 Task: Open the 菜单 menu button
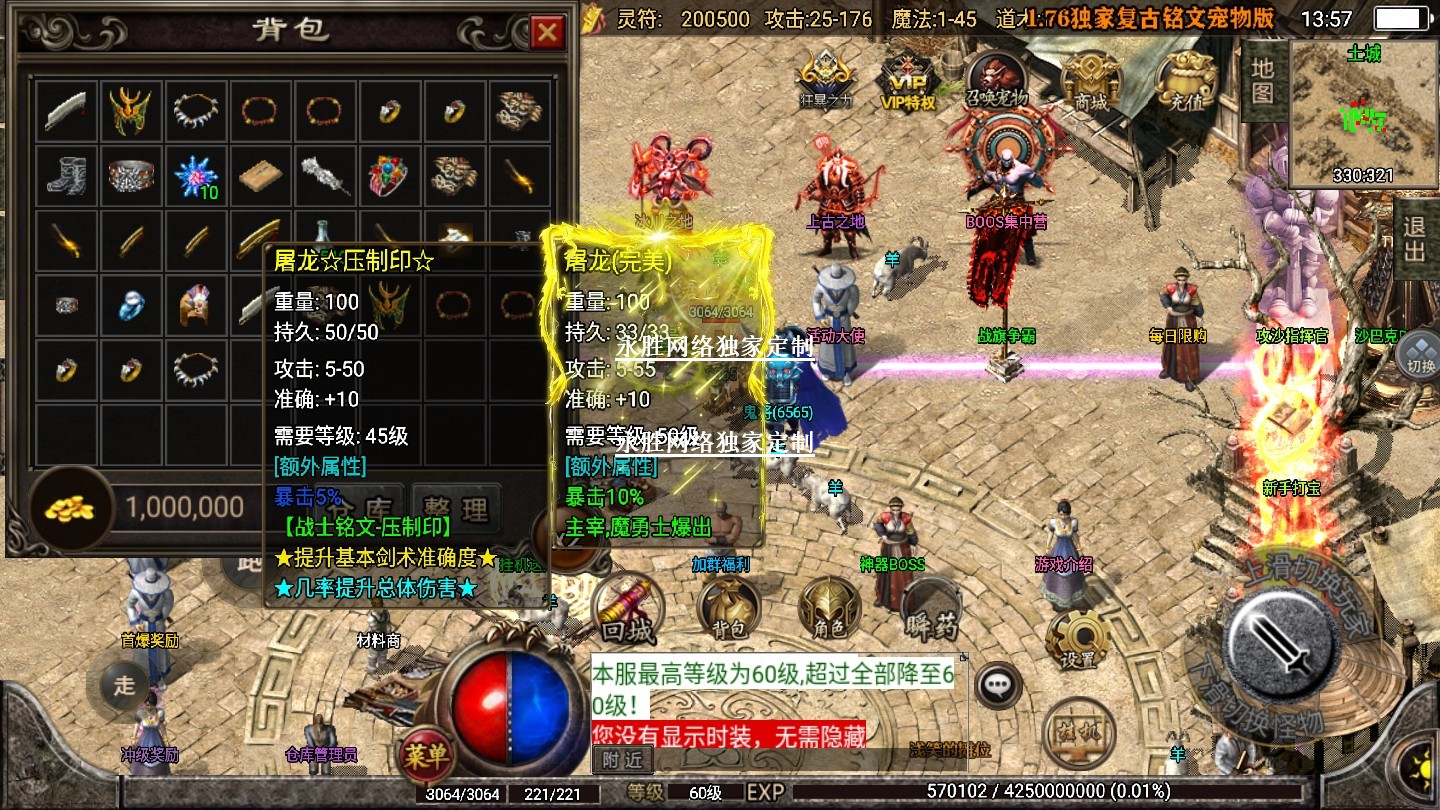pyautogui.click(x=426, y=755)
